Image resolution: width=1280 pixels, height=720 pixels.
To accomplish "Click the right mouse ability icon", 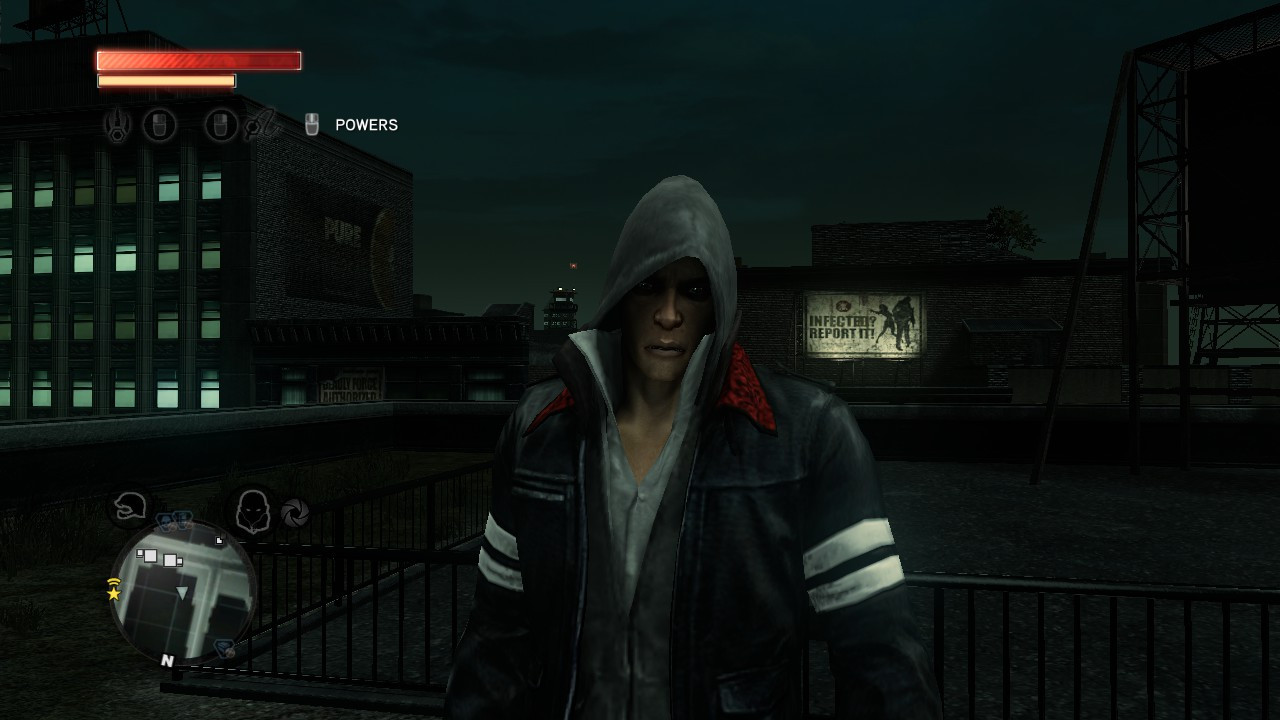I will pyautogui.click(x=221, y=124).
